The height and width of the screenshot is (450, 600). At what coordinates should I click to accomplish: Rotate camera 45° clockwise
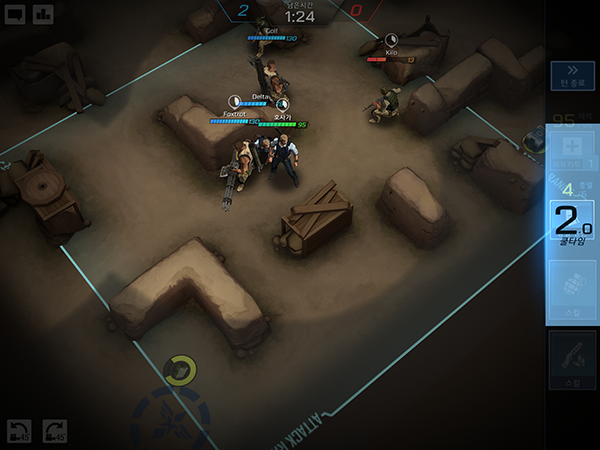click(54, 431)
